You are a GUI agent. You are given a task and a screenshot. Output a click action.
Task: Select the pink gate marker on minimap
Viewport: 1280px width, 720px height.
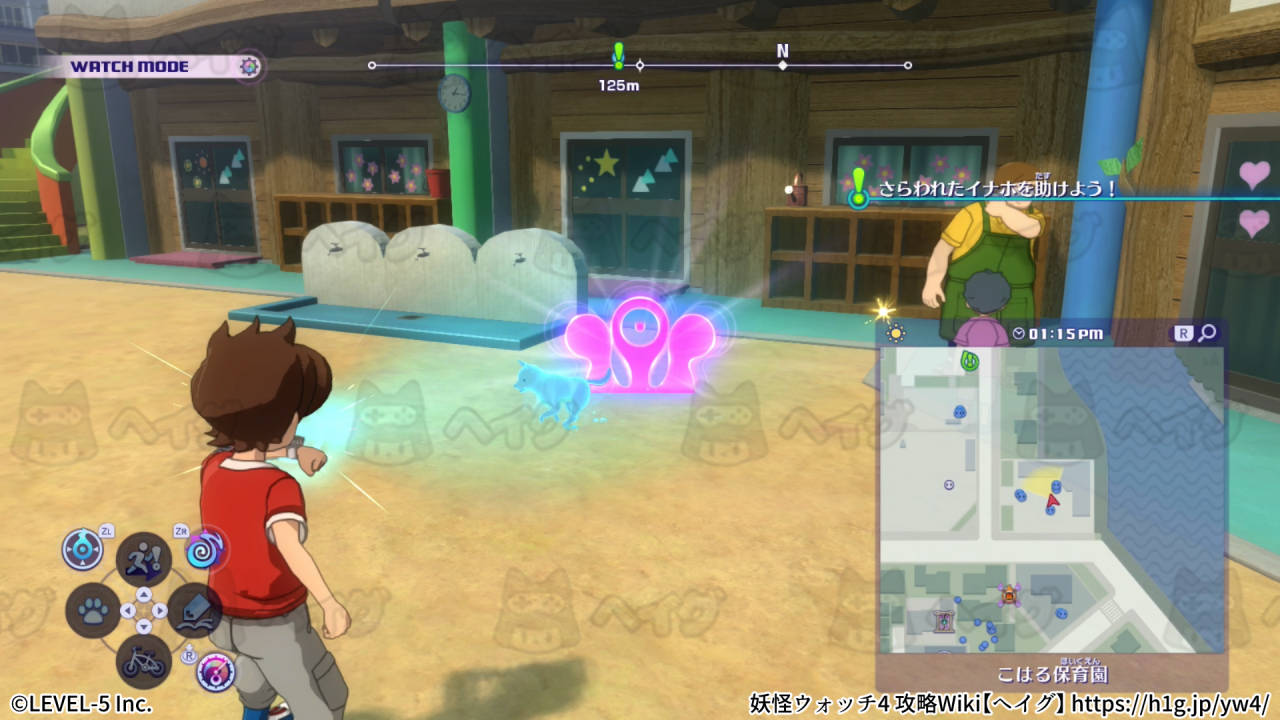pos(943,621)
